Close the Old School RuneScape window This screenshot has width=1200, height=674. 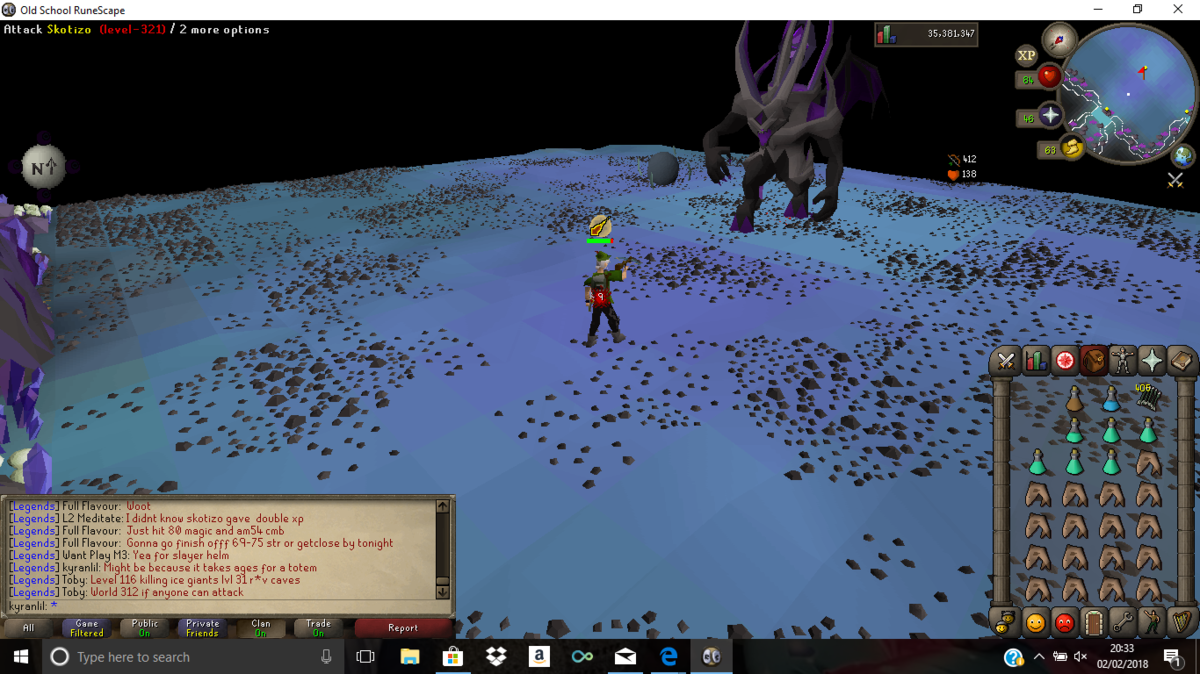click(1177, 10)
